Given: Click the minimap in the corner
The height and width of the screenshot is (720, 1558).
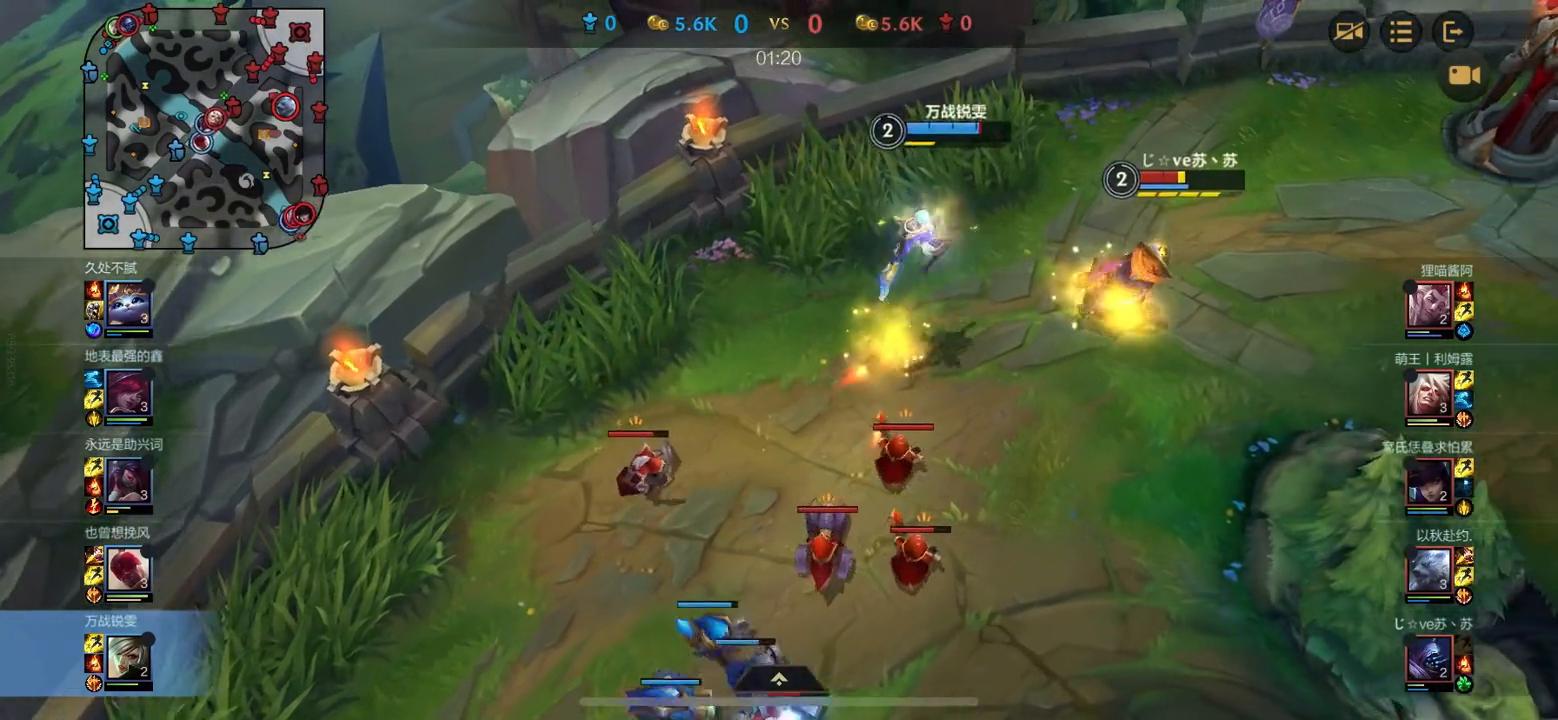Looking at the screenshot, I should (x=205, y=128).
